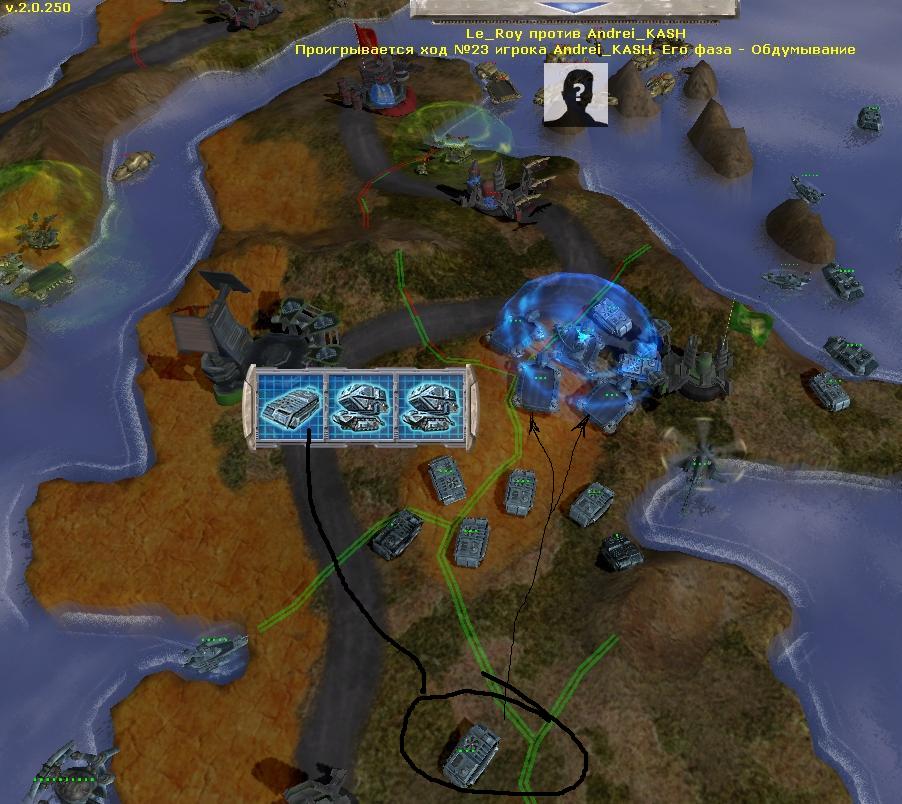This screenshot has width=902, height=804.
Task: Expand the top panel with the blue arrow
Action: (x=576, y=7)
